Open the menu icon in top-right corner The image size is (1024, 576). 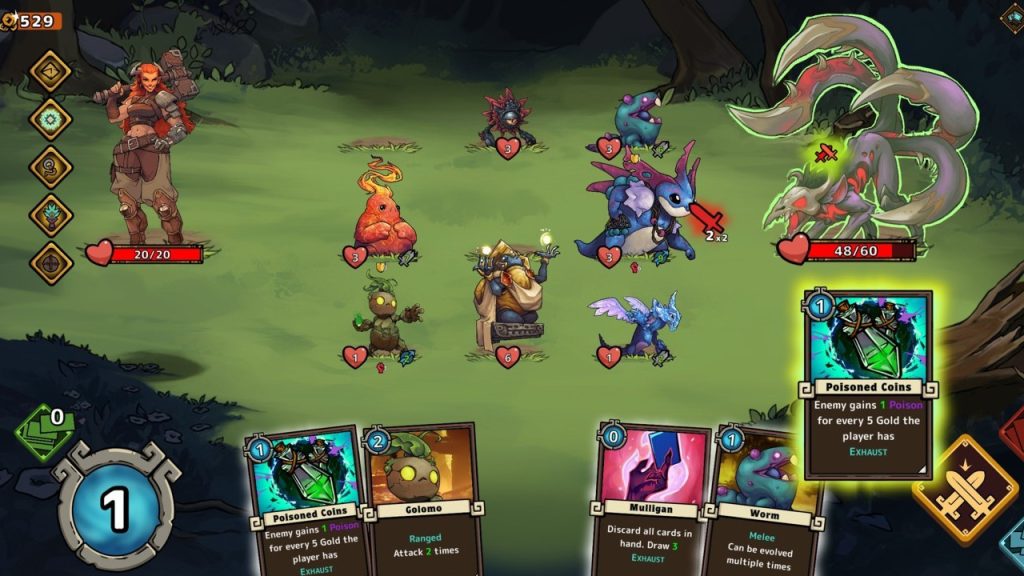pyautogui.click(x=1012, y=16)
